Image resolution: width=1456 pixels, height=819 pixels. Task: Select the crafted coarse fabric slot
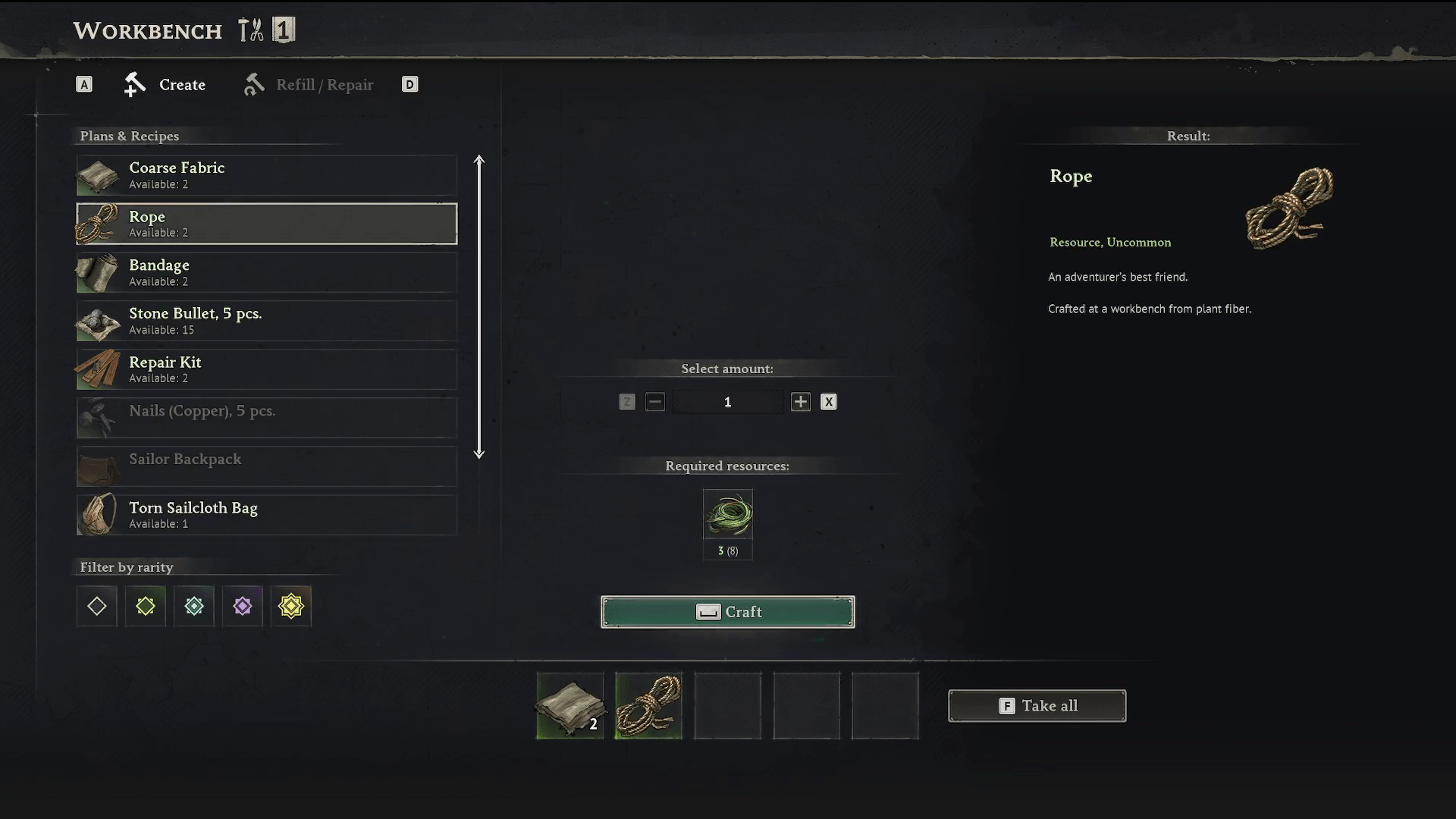pyautogui.click(x=570, y=706)
